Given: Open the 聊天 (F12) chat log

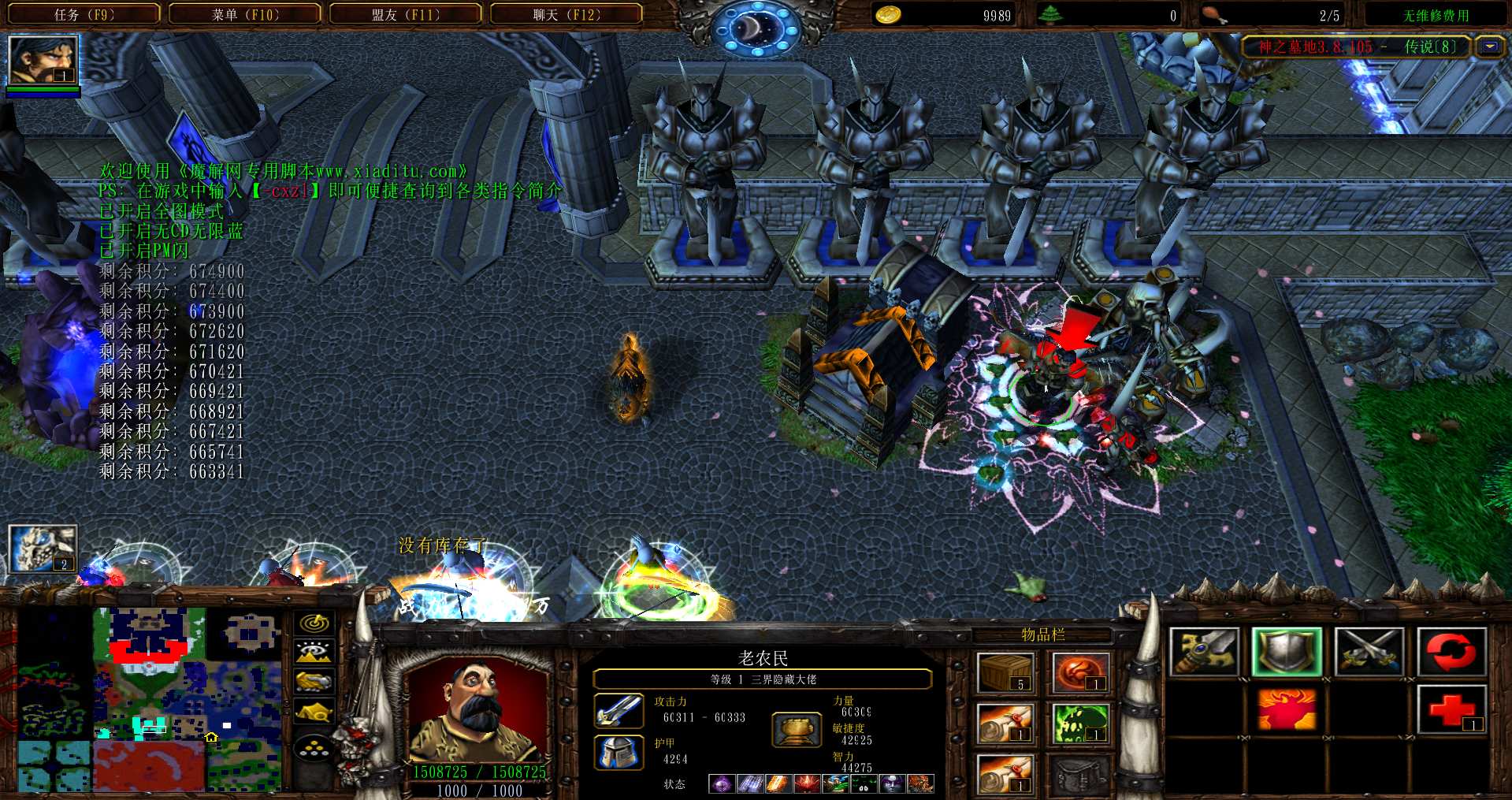Looking at the screenshot, I should tap(567, 14).
